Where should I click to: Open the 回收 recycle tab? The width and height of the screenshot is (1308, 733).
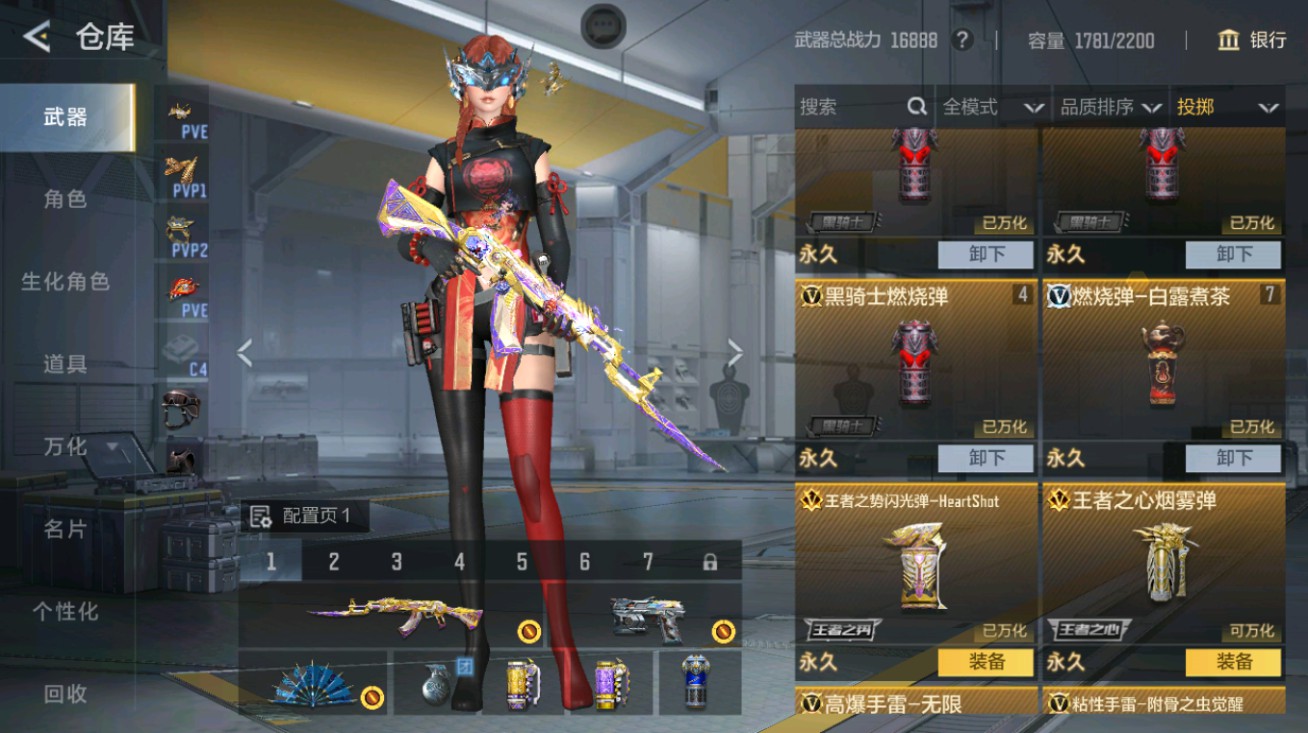(x=66, y=693)
